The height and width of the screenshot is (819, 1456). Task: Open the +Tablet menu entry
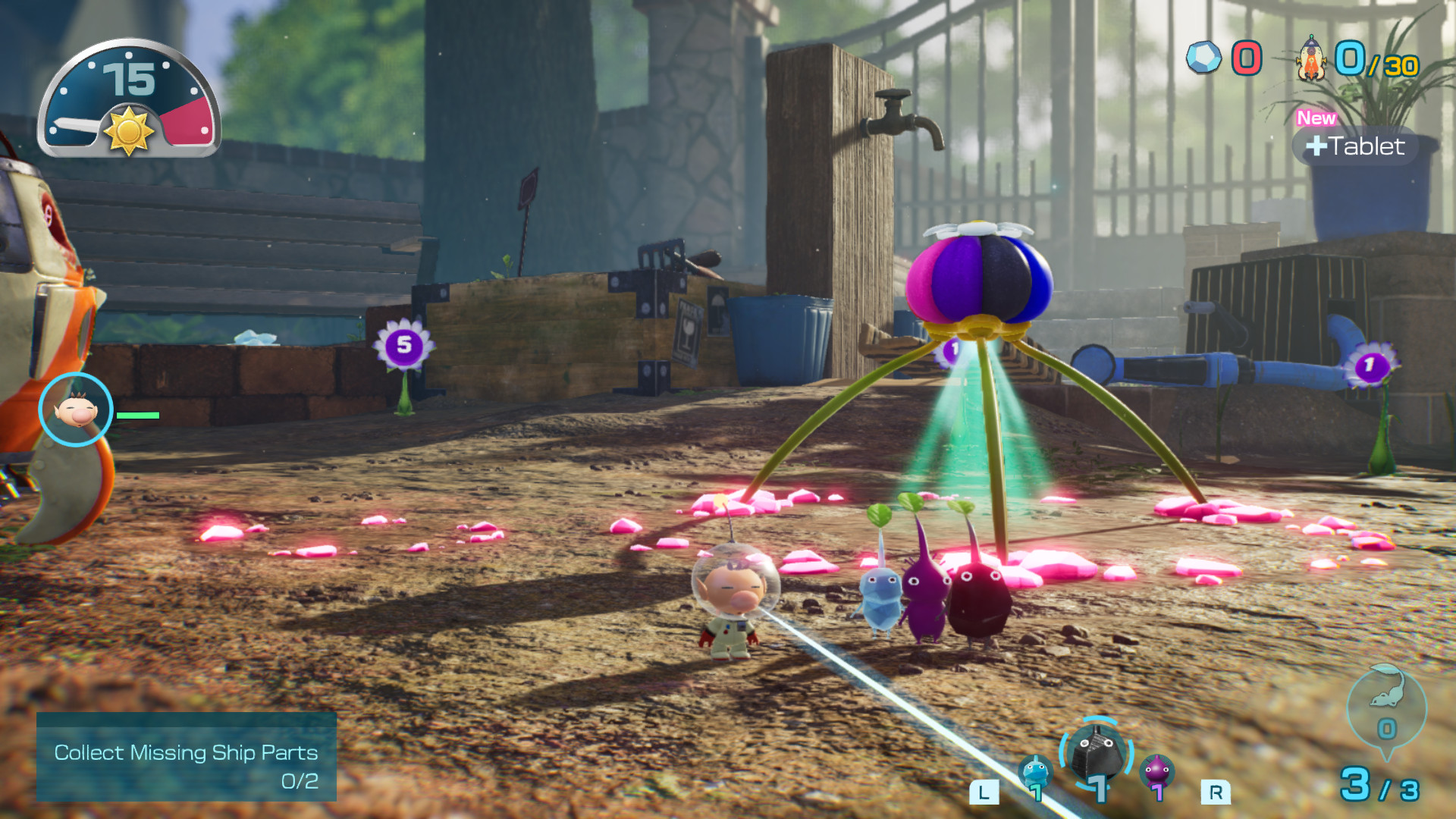1357,147
